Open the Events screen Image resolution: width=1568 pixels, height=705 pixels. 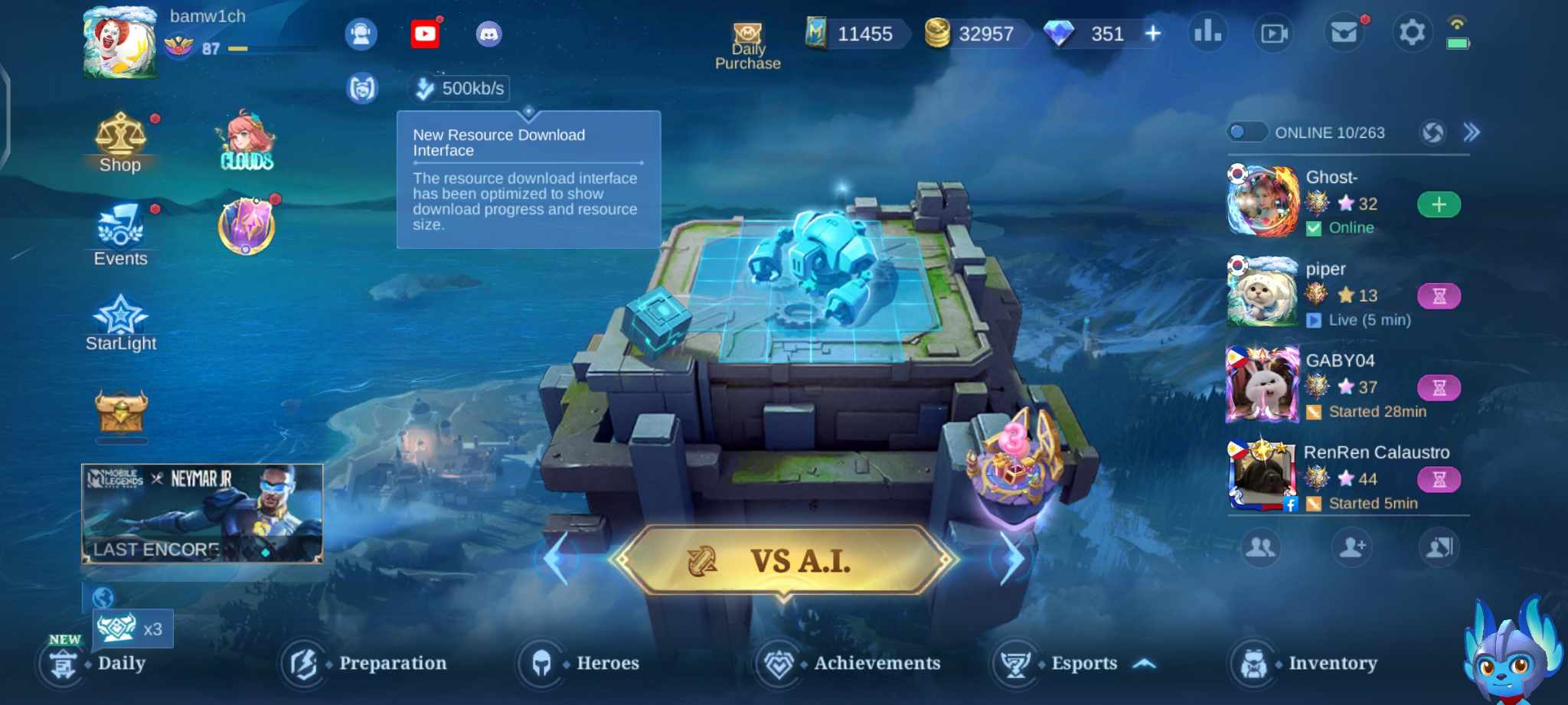tap(120, 236)
